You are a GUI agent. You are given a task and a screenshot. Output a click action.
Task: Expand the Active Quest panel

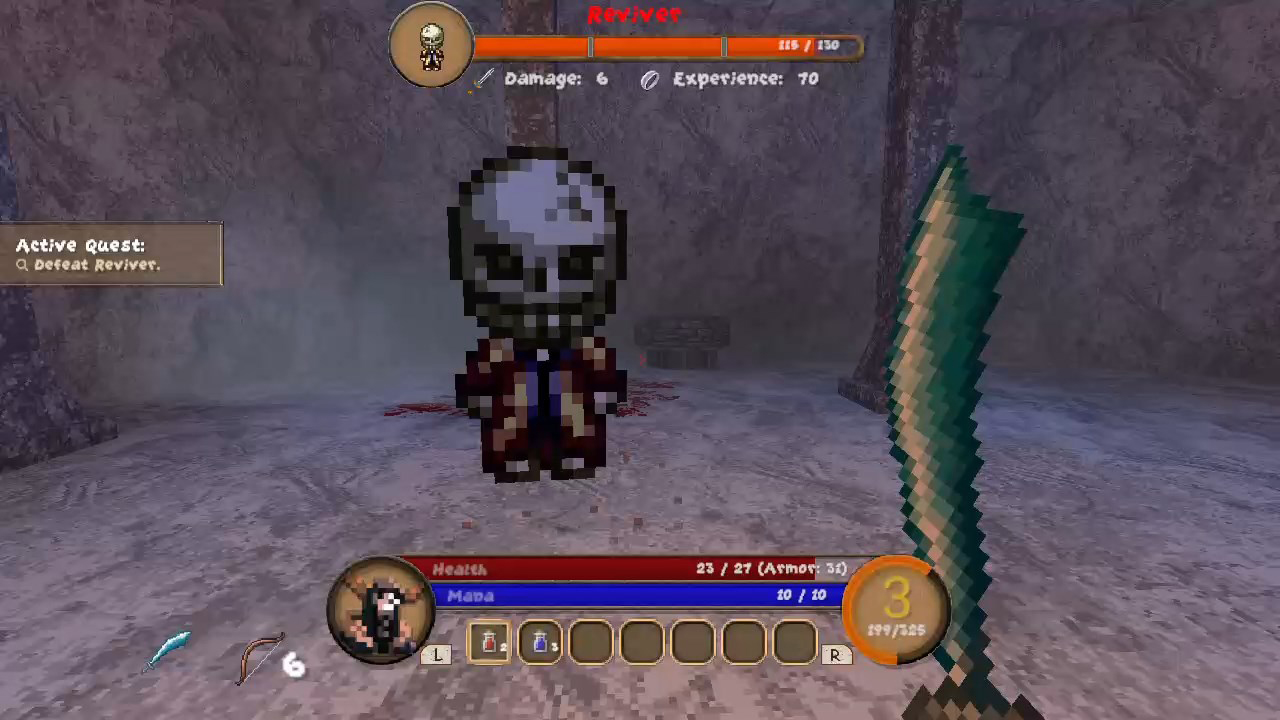click(x=80, y=245)
